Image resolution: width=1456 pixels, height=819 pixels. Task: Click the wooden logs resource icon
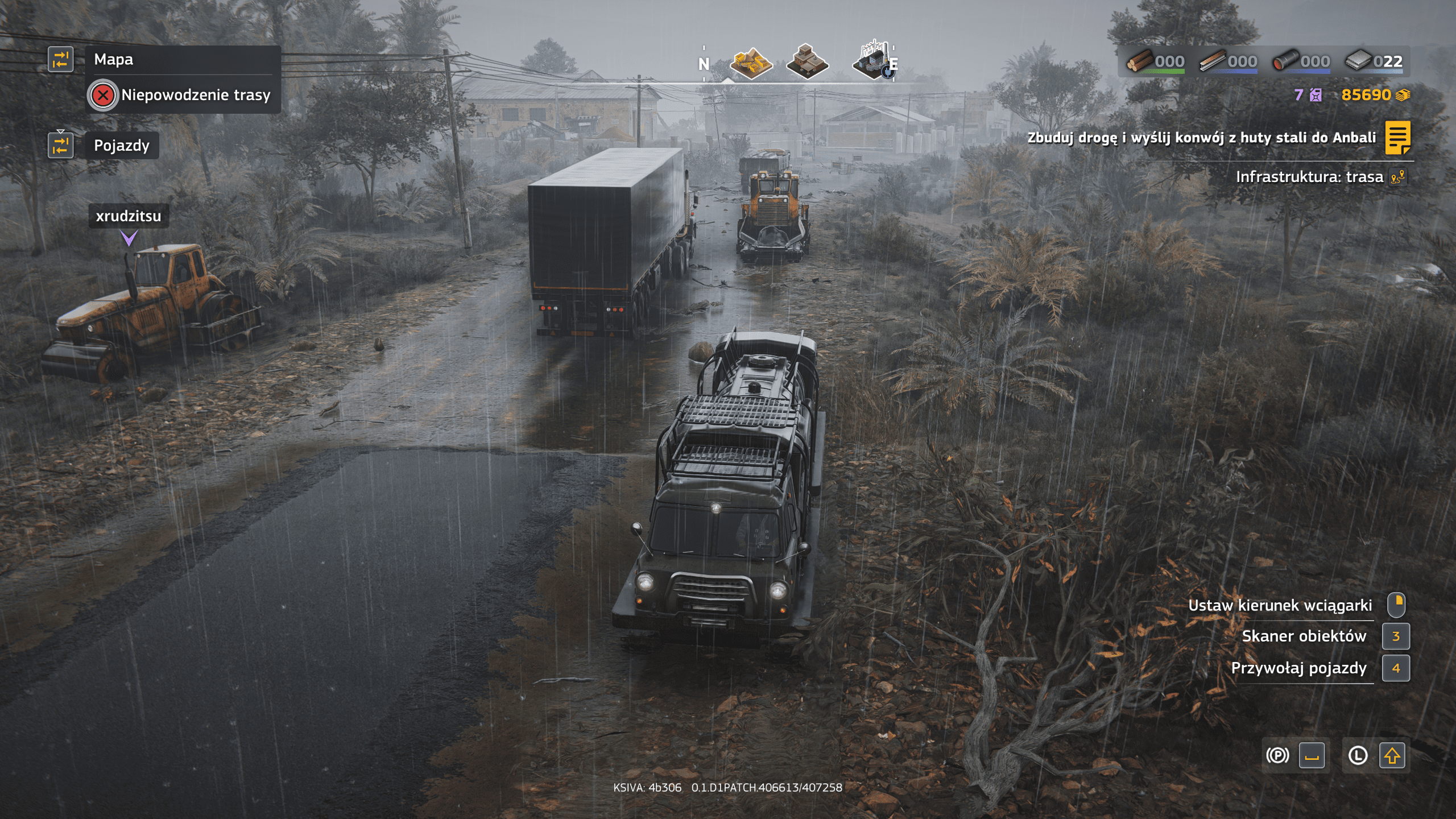(1140, 60)
